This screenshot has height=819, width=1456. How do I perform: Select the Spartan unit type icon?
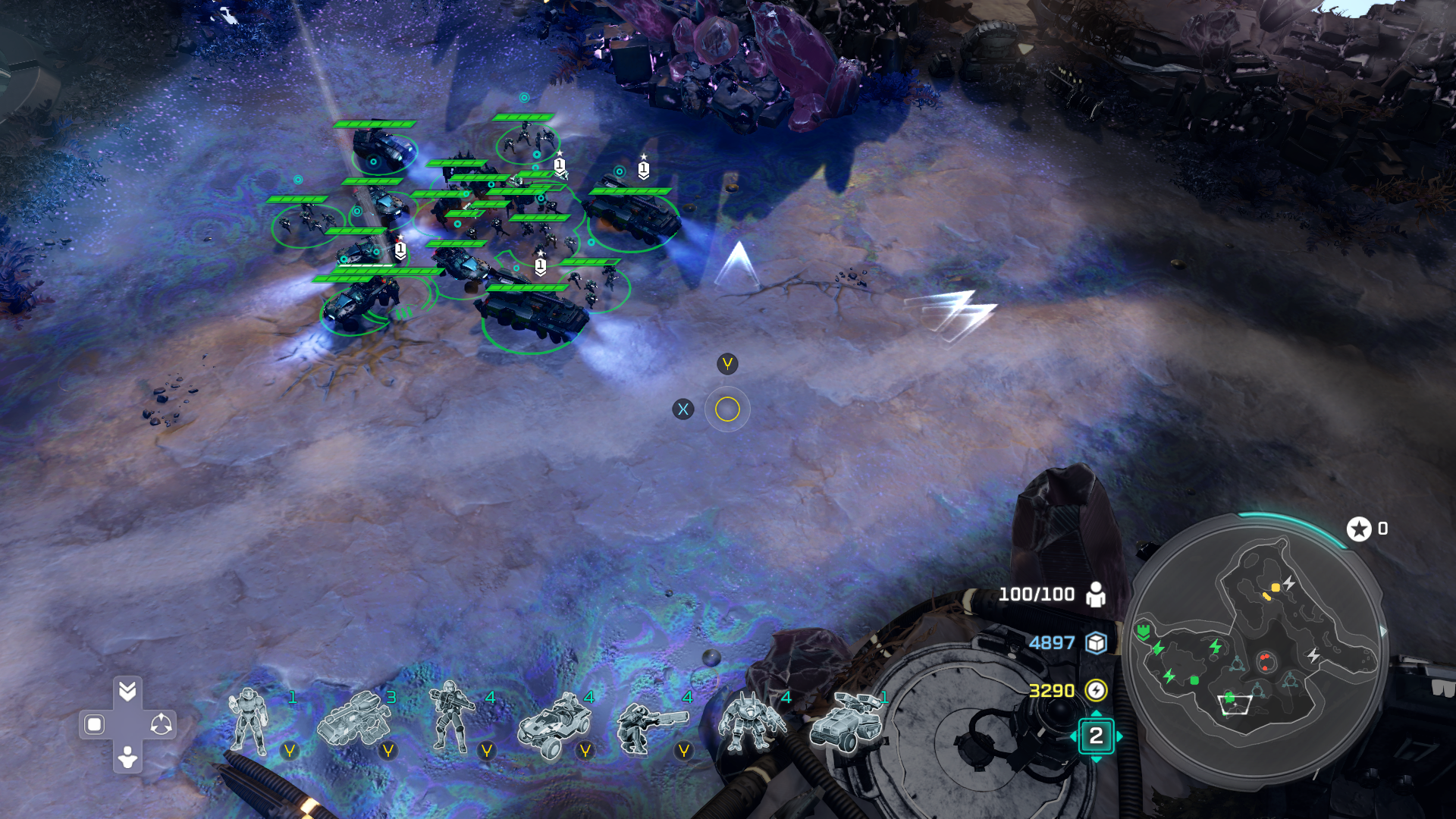249,722
